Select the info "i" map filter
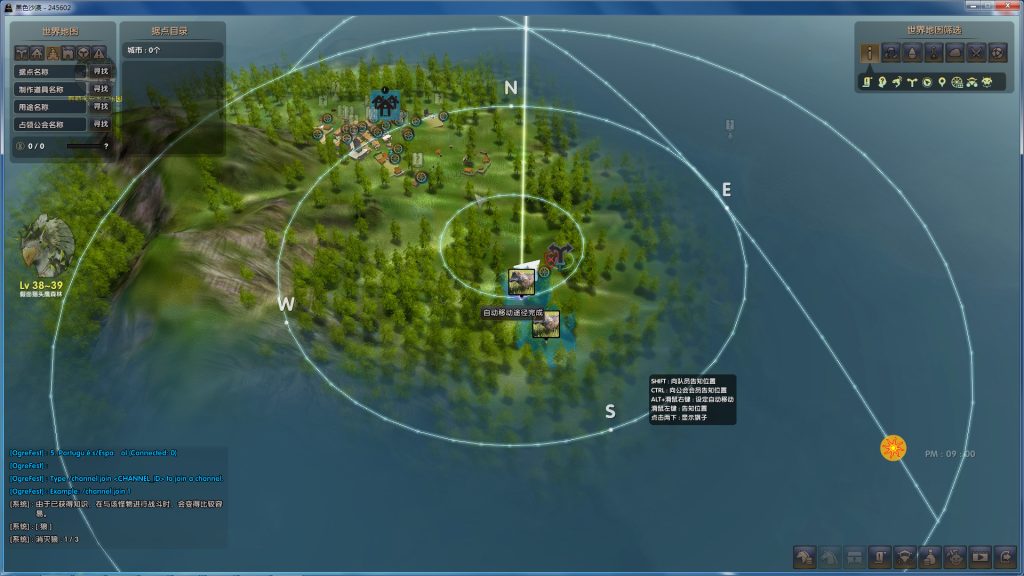Image resolution: width=1024 pixels, height=576 pixels. (x=871, y=53)
